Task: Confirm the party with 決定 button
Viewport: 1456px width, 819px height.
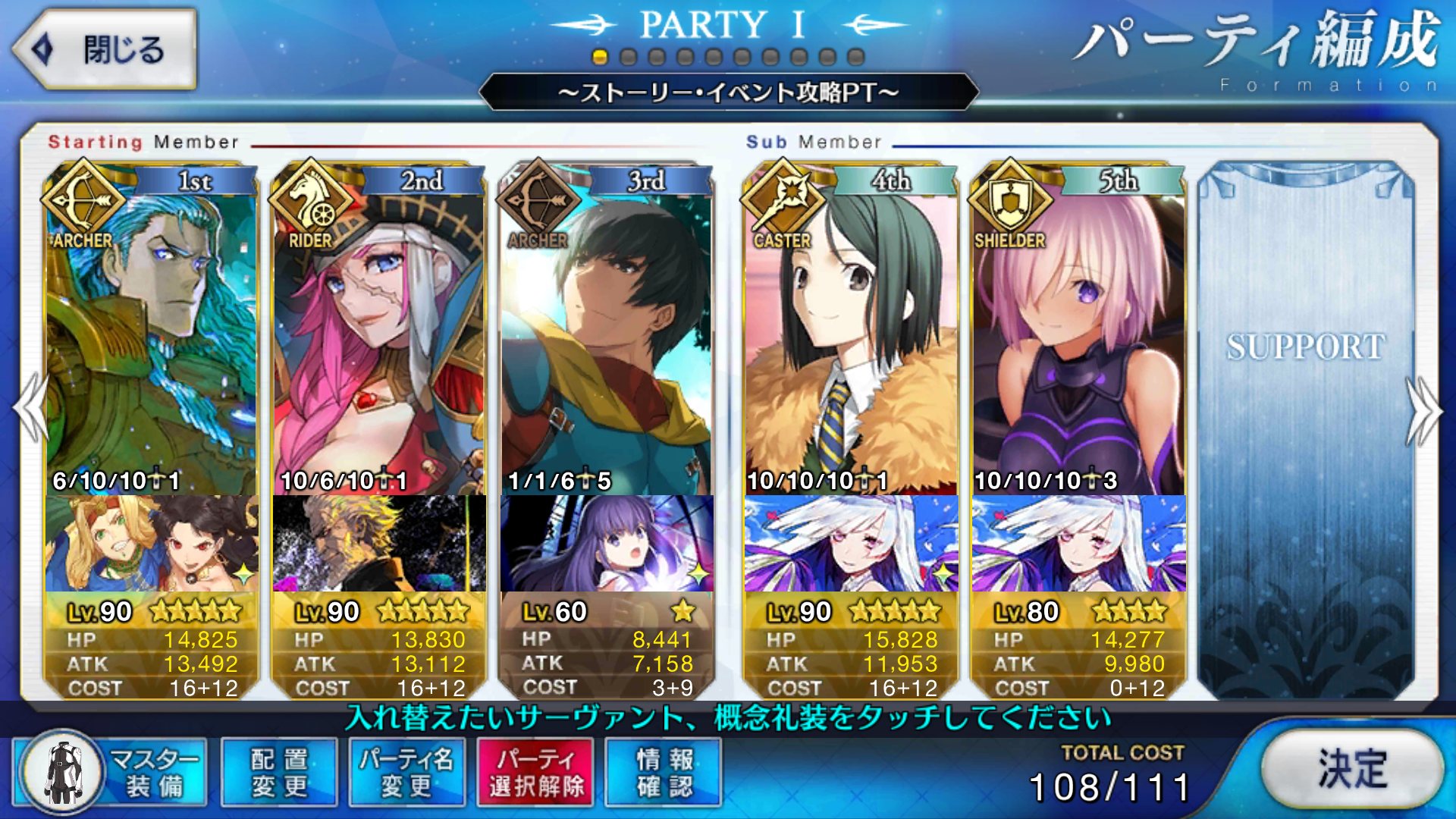Action: 1352,770
